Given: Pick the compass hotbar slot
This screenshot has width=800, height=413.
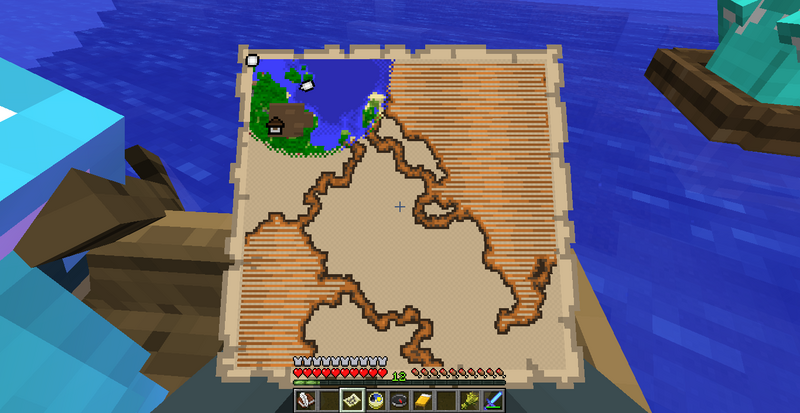Looking at the screenshot, I should [x=399, y=401].
